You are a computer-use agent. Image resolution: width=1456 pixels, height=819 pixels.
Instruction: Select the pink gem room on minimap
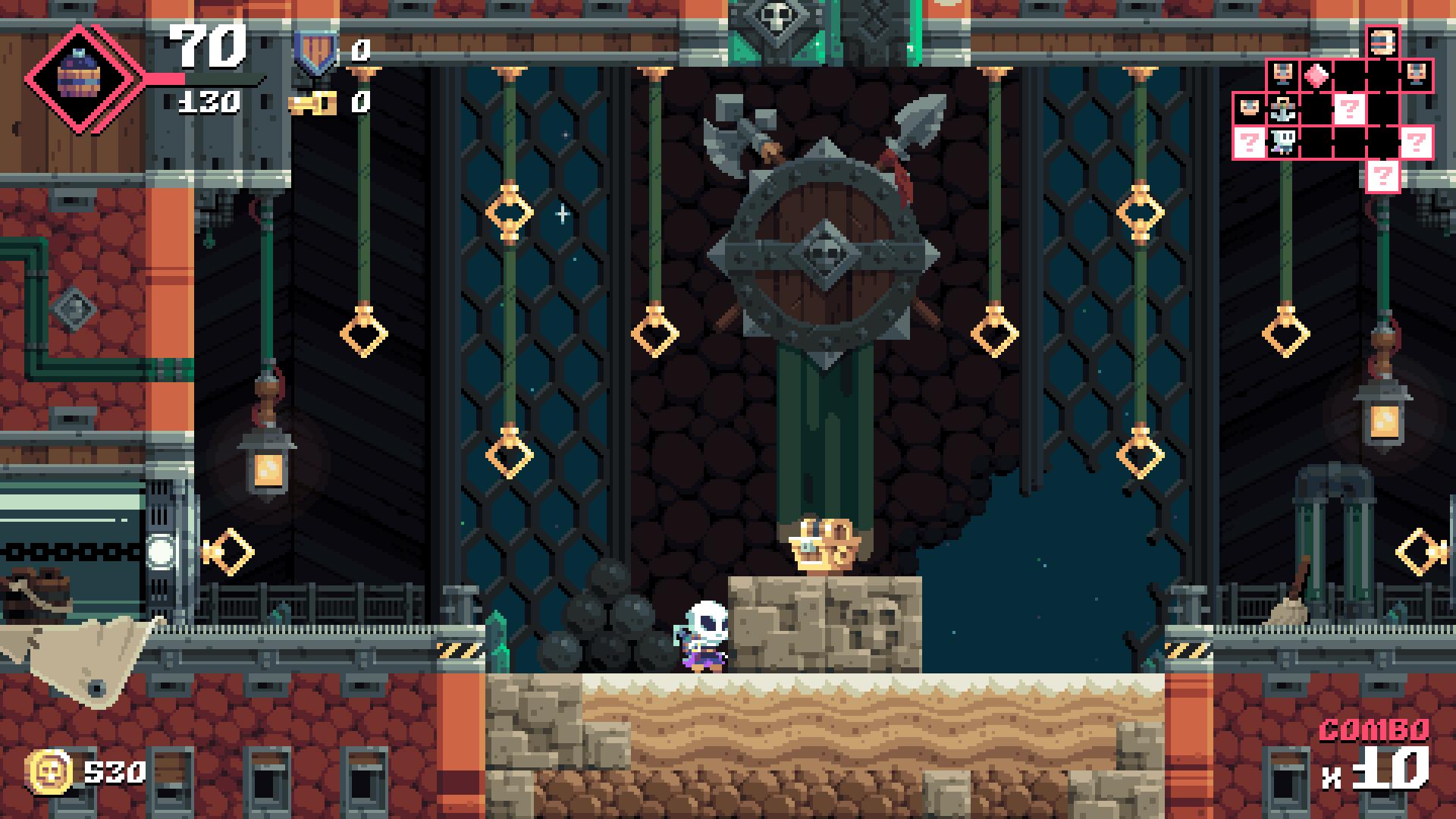1317,76
